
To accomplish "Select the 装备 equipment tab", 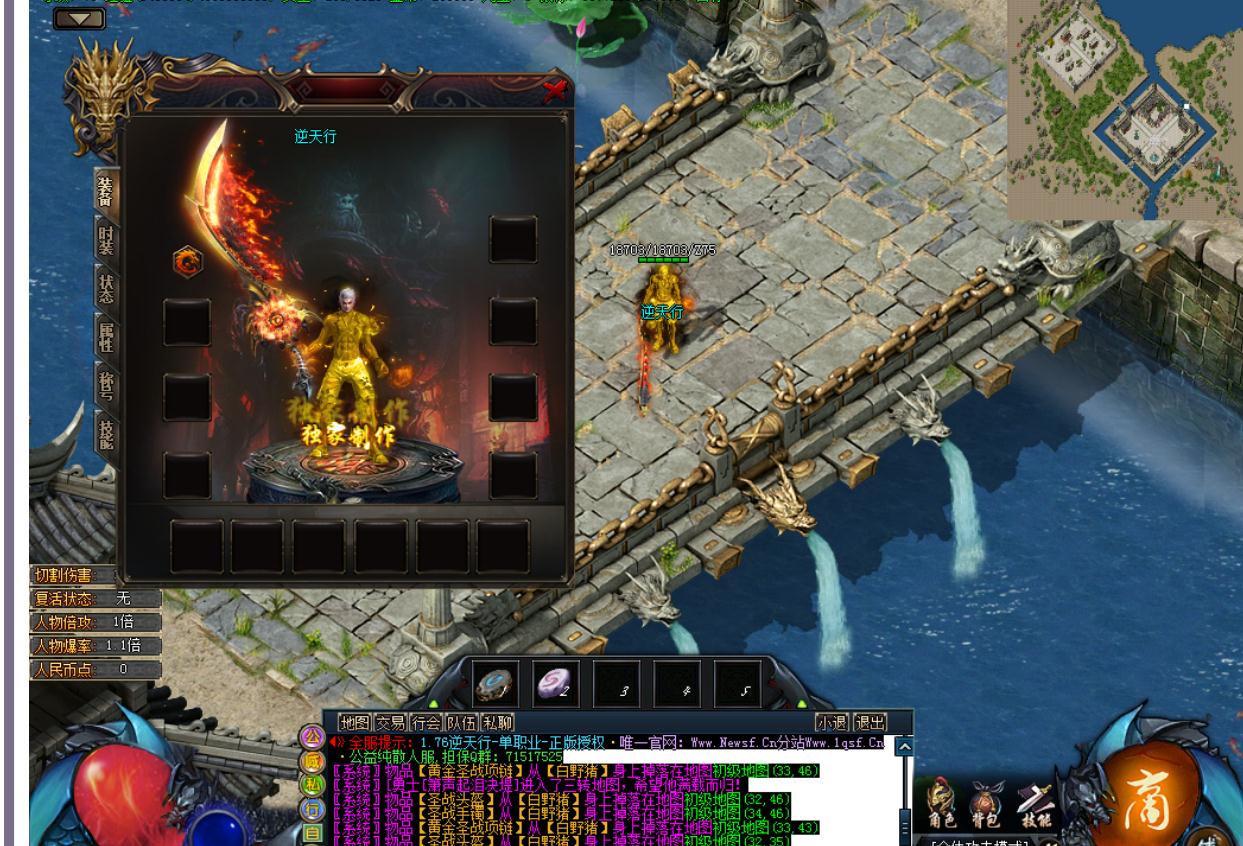I will tap(106, 192).
